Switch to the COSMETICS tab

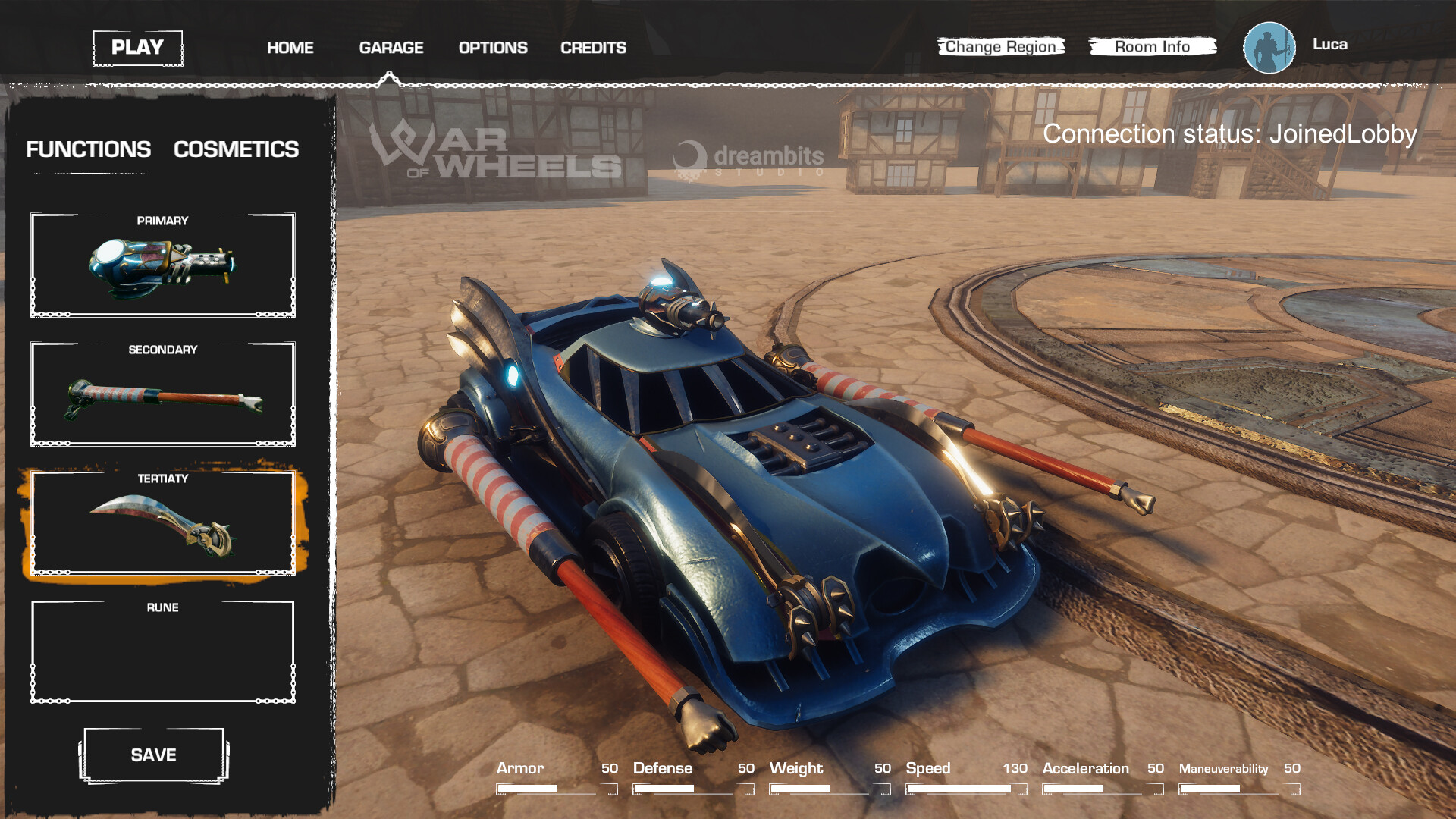pyautogui.click(x=237, y=149)
